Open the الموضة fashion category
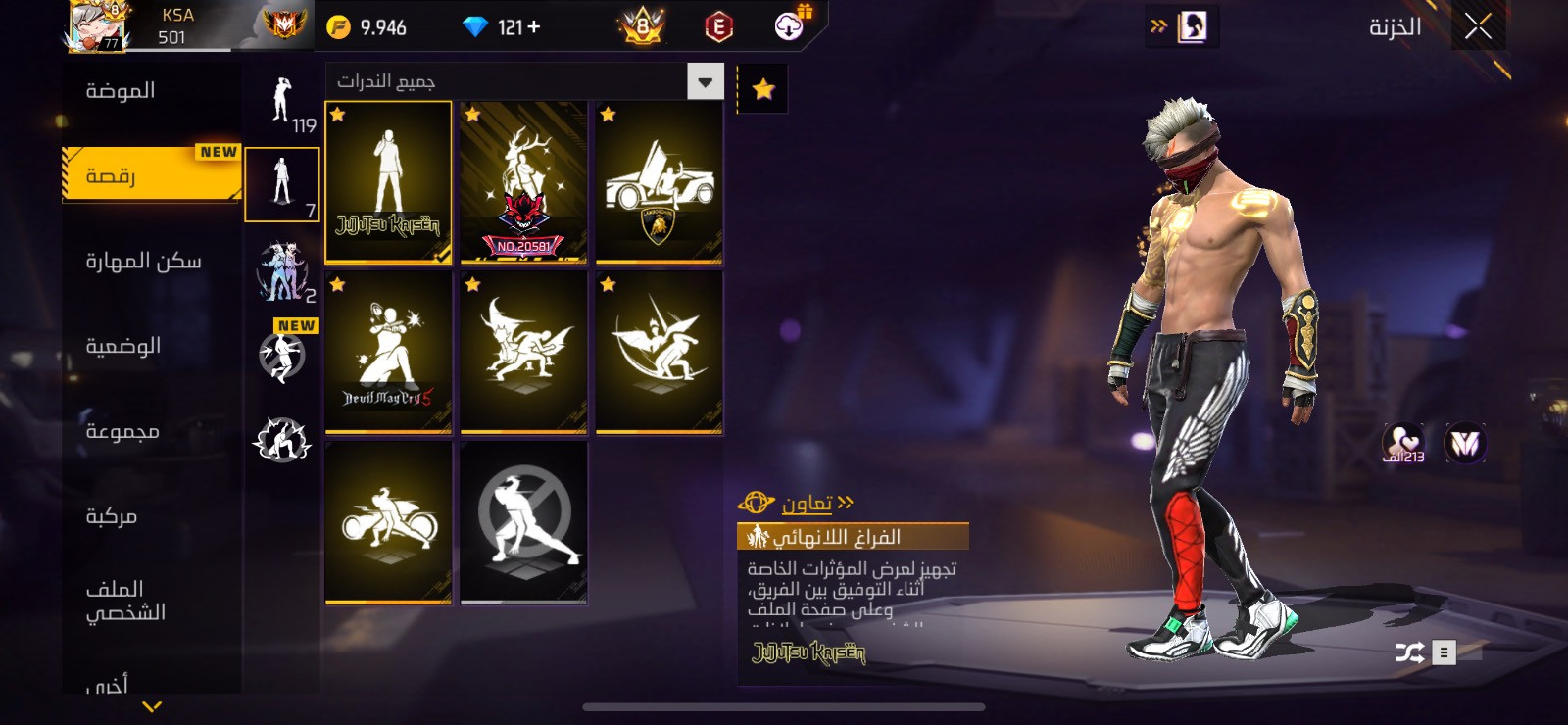This screenshot has width=1568, height=725. [121, 91]
